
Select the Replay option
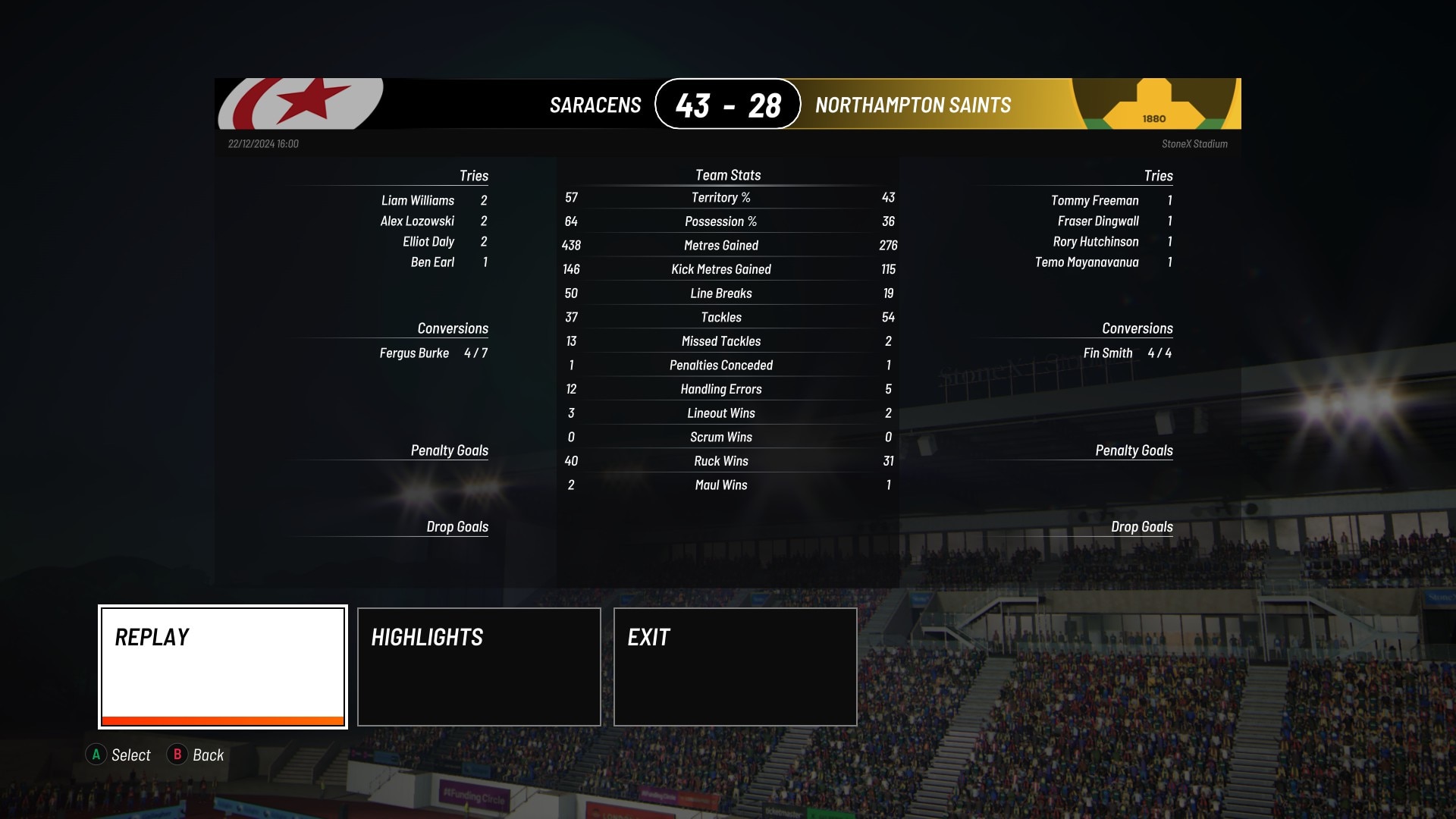click(223, 666)
